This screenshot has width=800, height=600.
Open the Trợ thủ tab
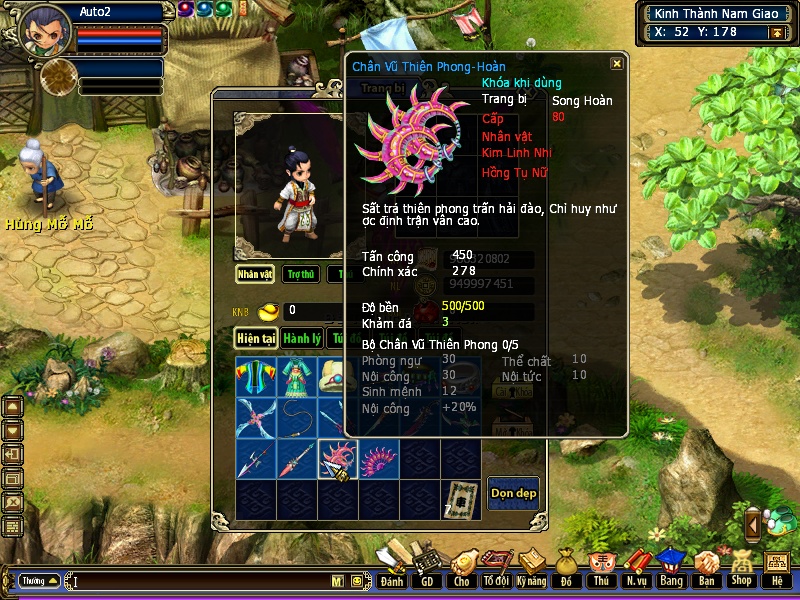300,273
